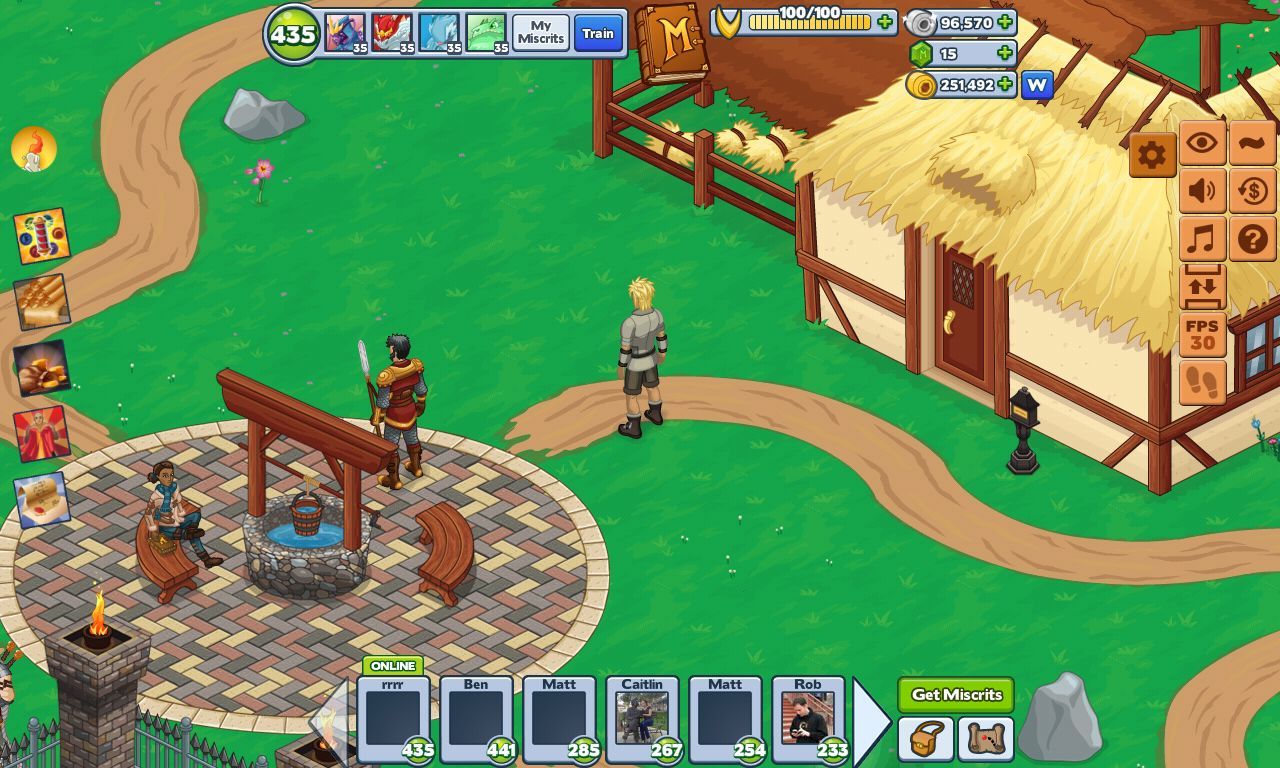
Task: Add gold with the coins plus button
Action: pos(1006,85)
